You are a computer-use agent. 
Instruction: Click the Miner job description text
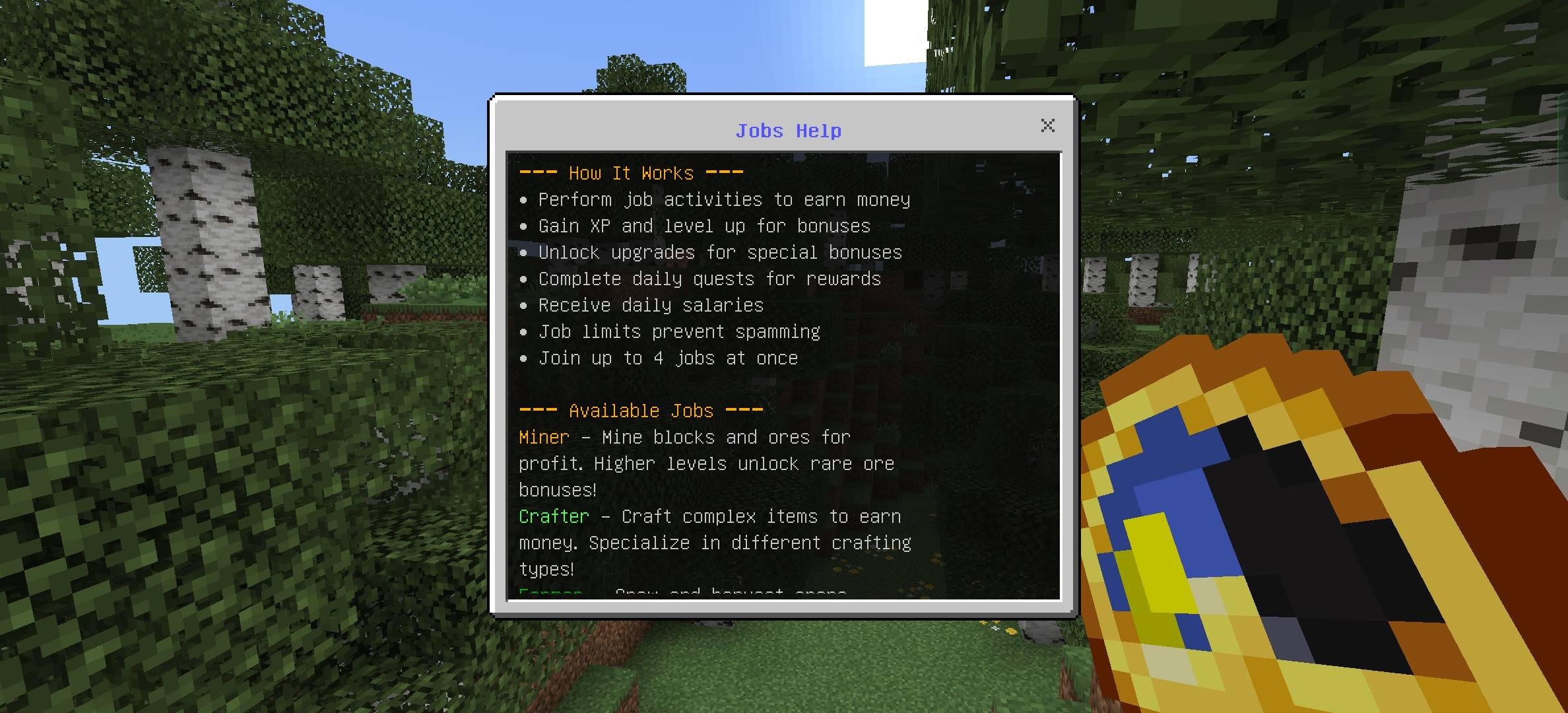click(706, 463)
